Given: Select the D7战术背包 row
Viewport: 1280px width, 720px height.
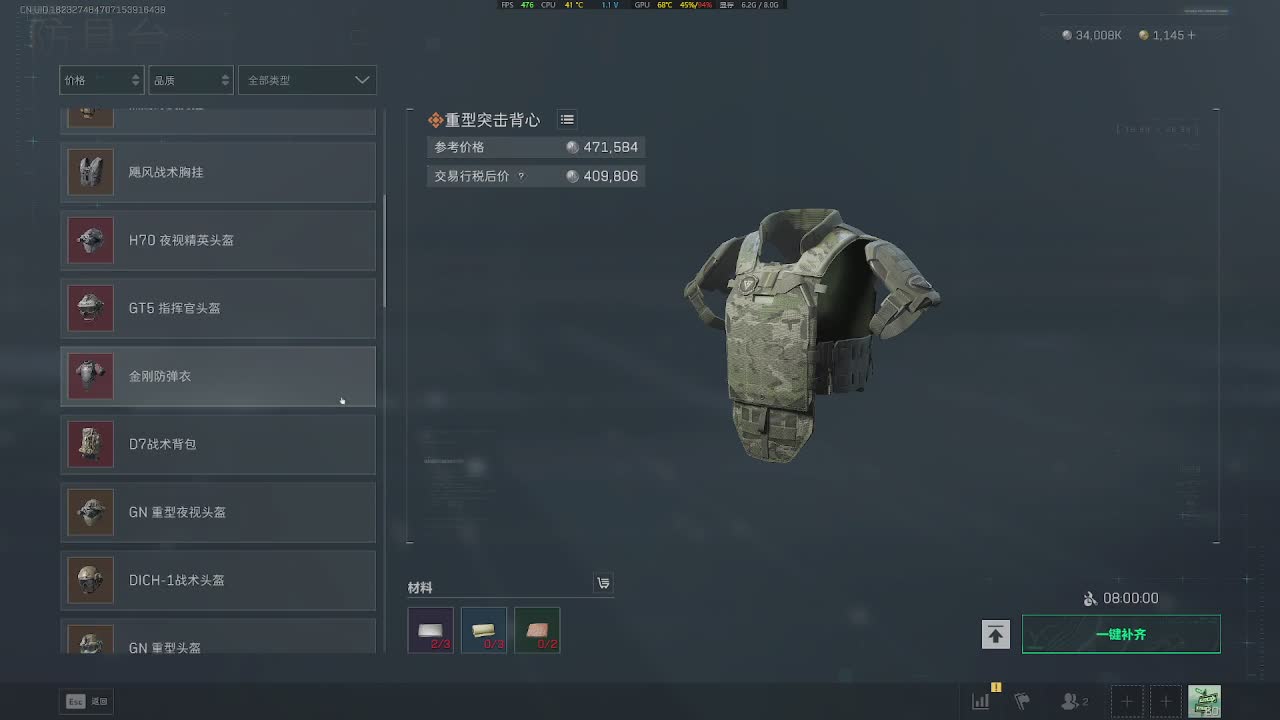Looking at the screenshot, I should 218,444.
